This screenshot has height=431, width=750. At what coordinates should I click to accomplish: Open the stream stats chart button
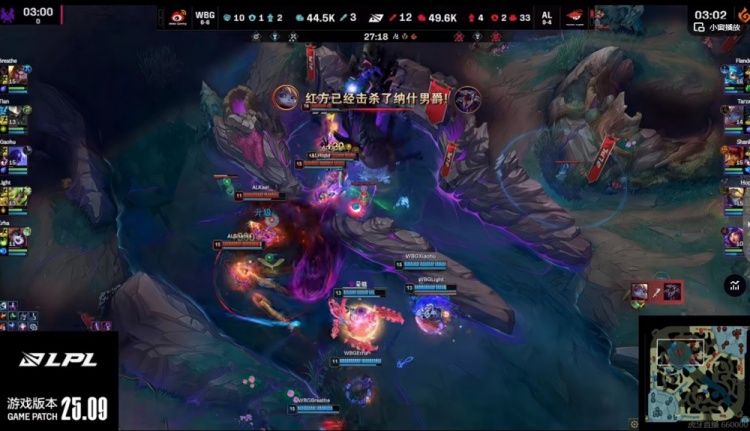click(x=736, y=285)
